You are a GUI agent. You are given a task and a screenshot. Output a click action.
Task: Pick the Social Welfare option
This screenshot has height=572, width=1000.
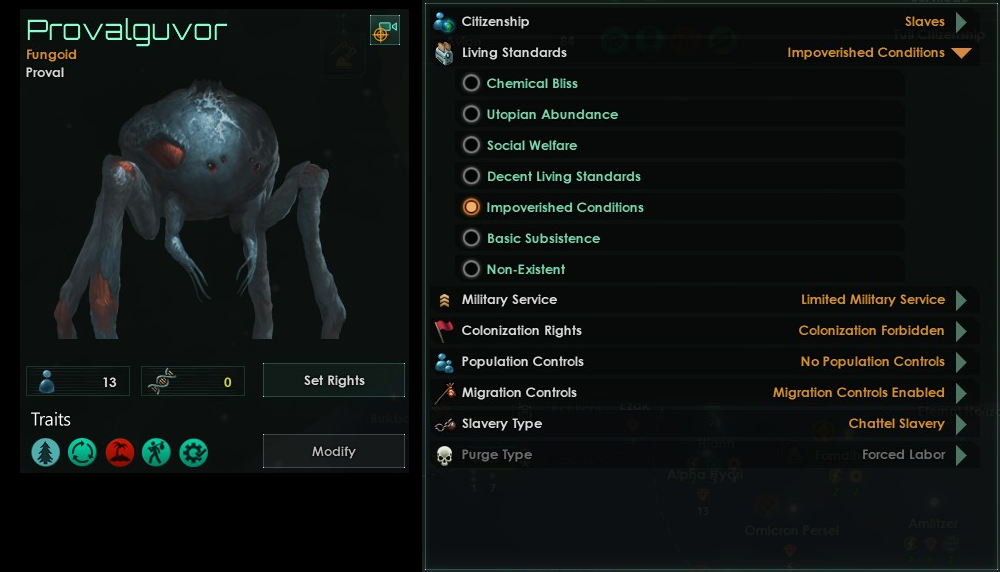[x=472, y=146]
